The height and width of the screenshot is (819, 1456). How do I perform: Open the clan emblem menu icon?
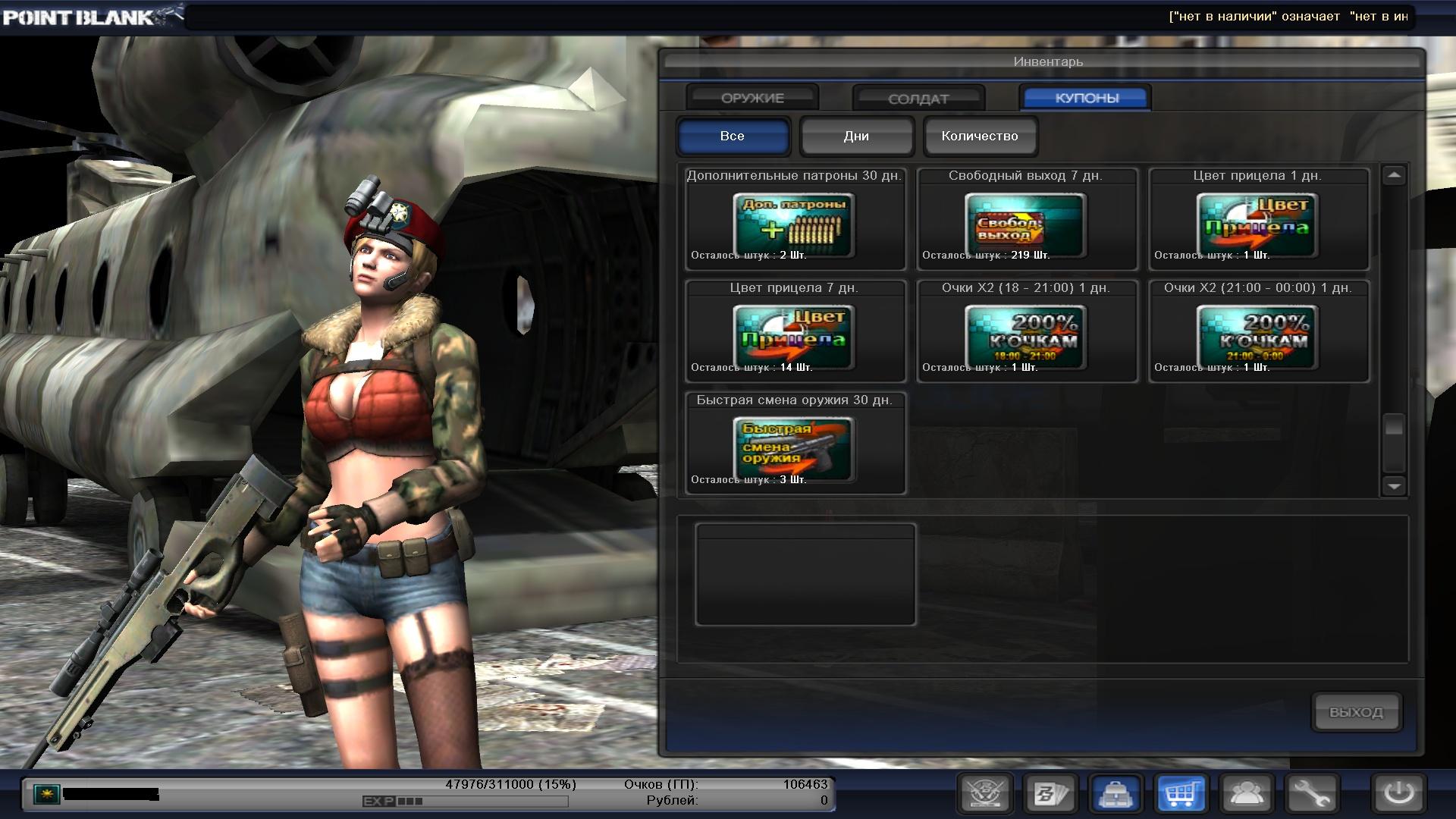(x=985, y=794)
